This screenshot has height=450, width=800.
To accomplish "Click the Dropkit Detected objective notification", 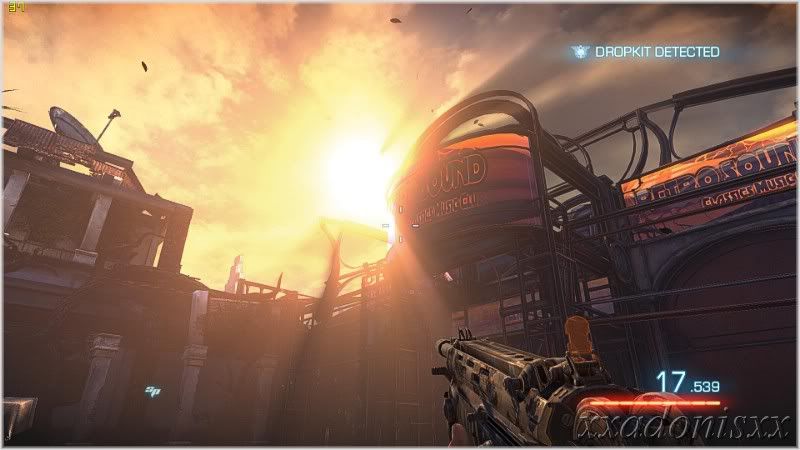I will click(x=645, y=52).
